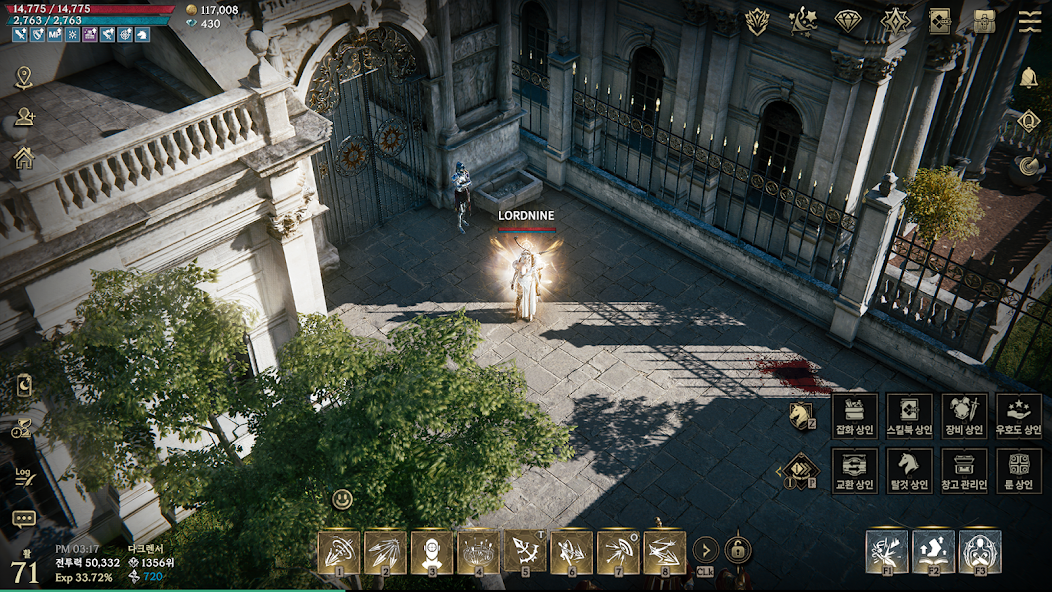Open the skill book icon
1052x592 pixels.
coord(940,21)
